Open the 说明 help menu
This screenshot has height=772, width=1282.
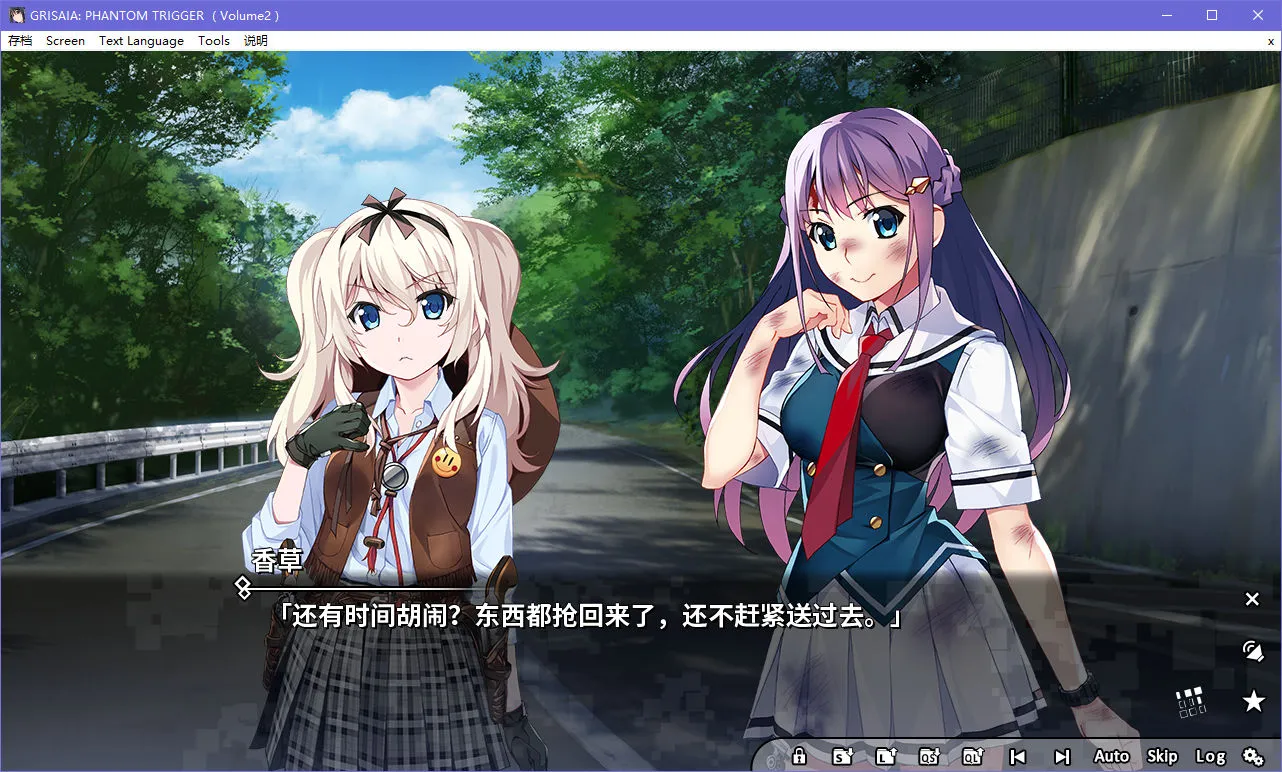(x=255, y=41)
